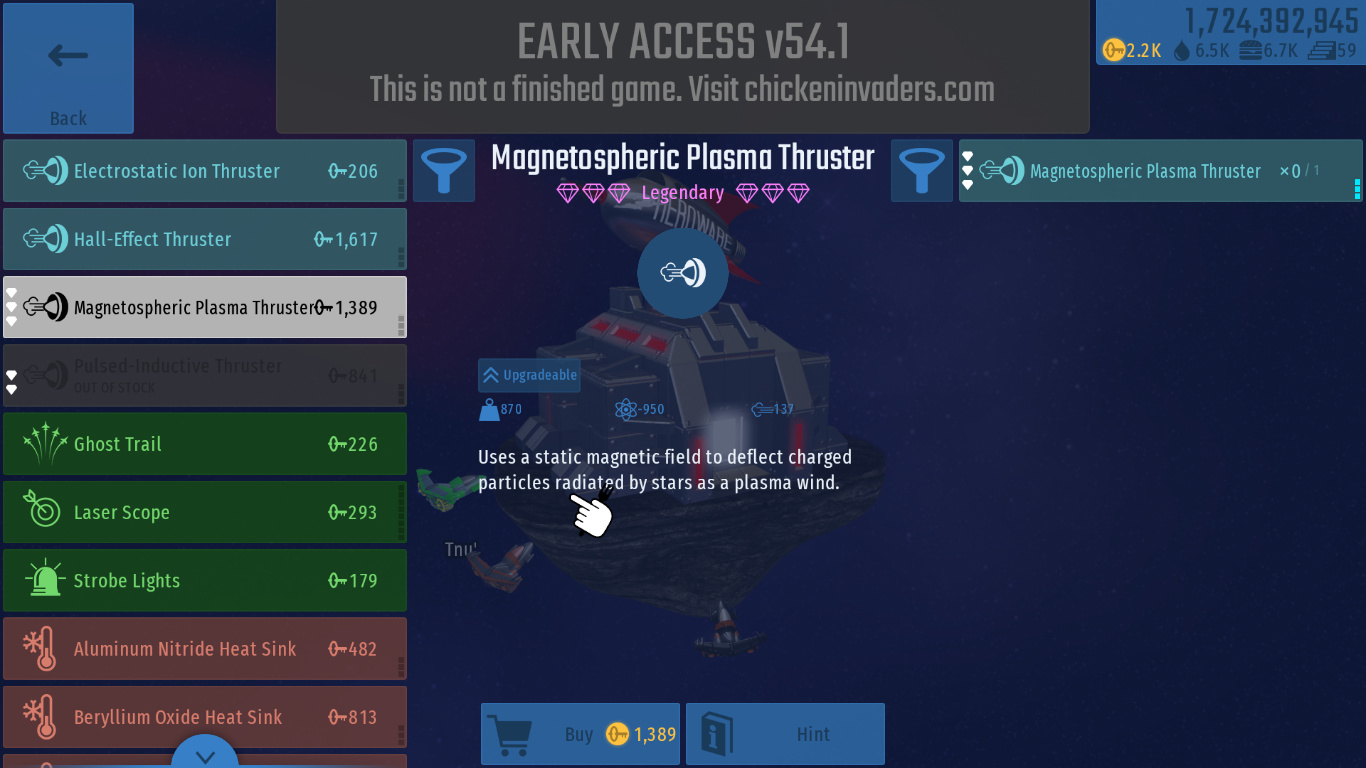Pick the out-of-stock Pulsed-Inductive Thruster

[x=205, y=375]
